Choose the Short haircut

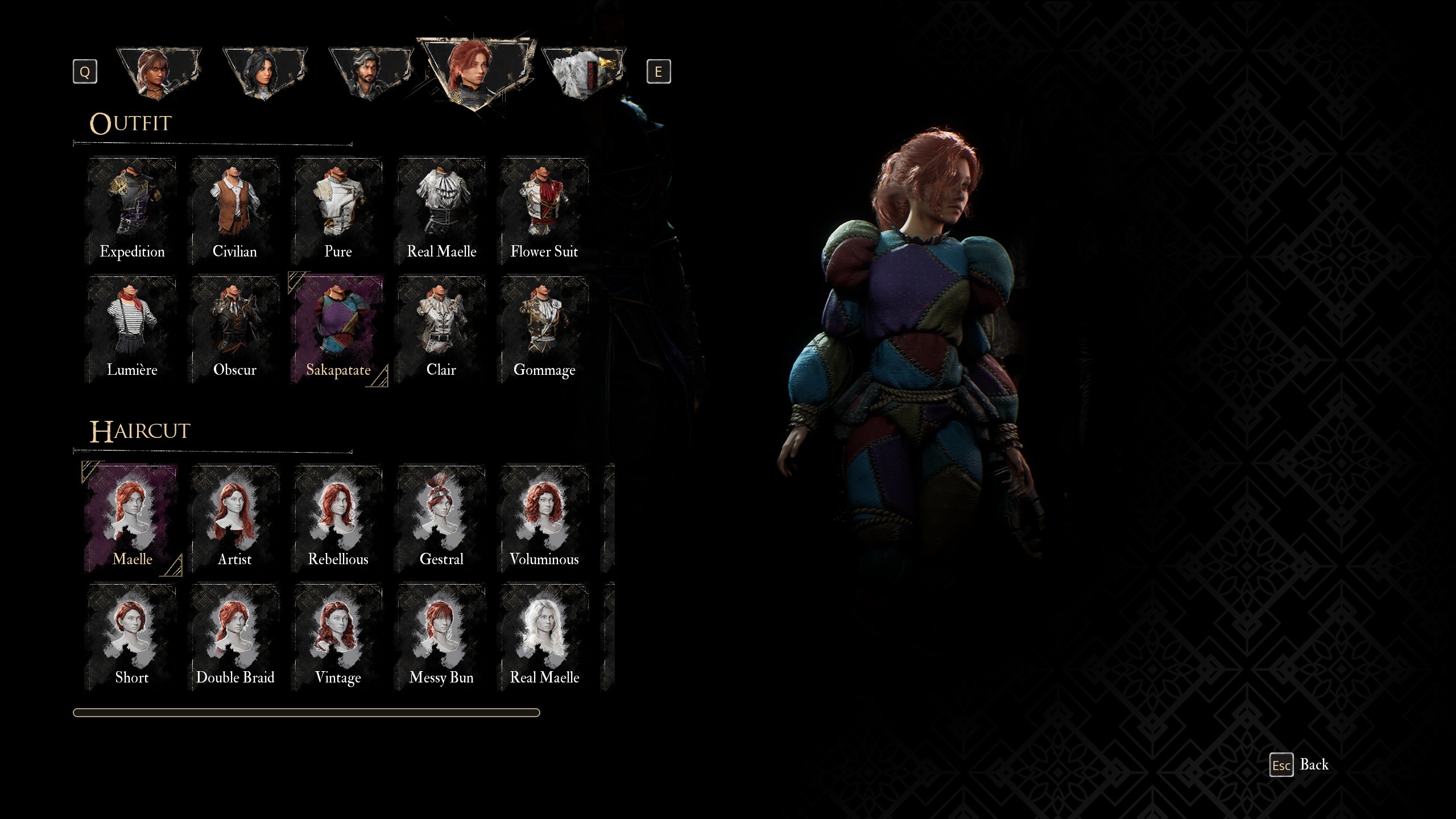tap(132, 637)
